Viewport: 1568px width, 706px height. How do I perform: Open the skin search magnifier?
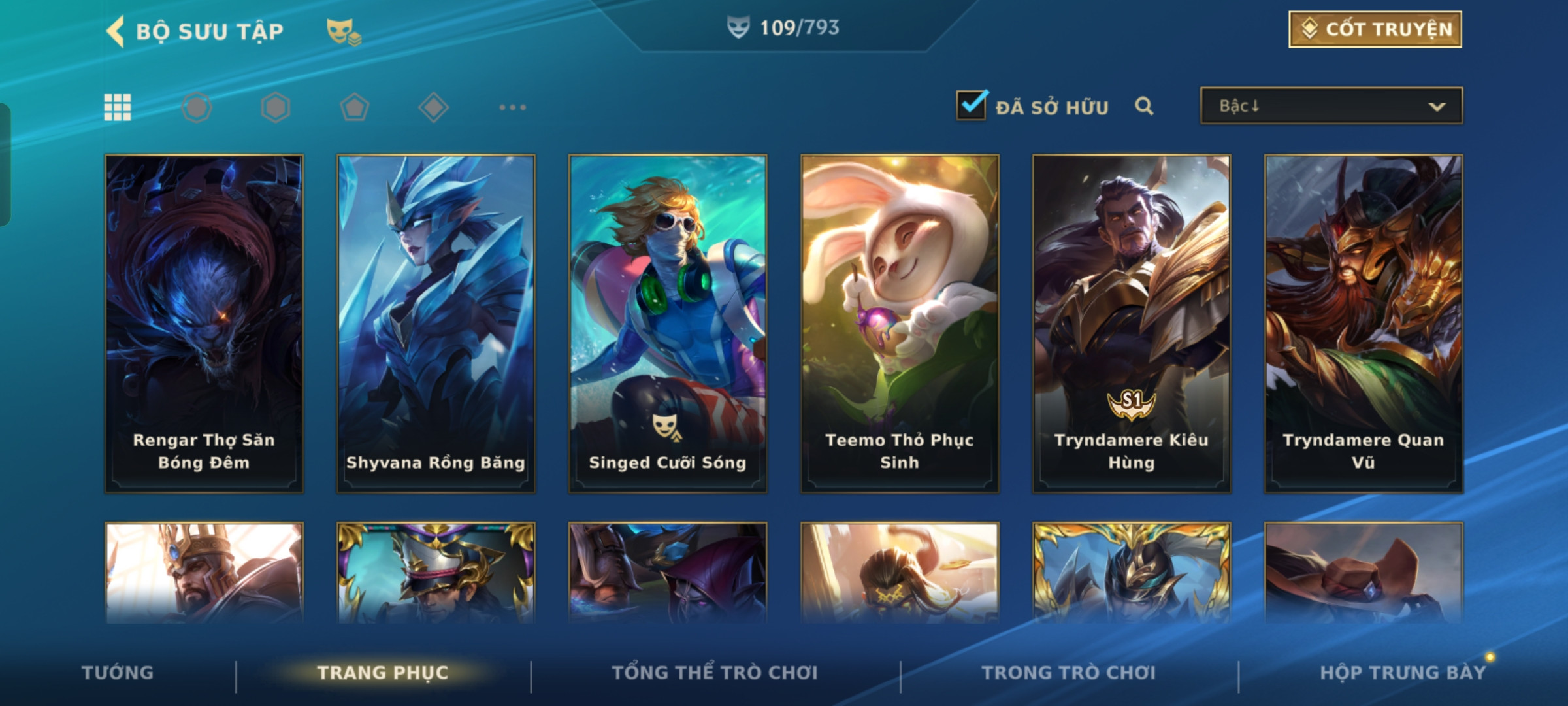(1144, 106)
